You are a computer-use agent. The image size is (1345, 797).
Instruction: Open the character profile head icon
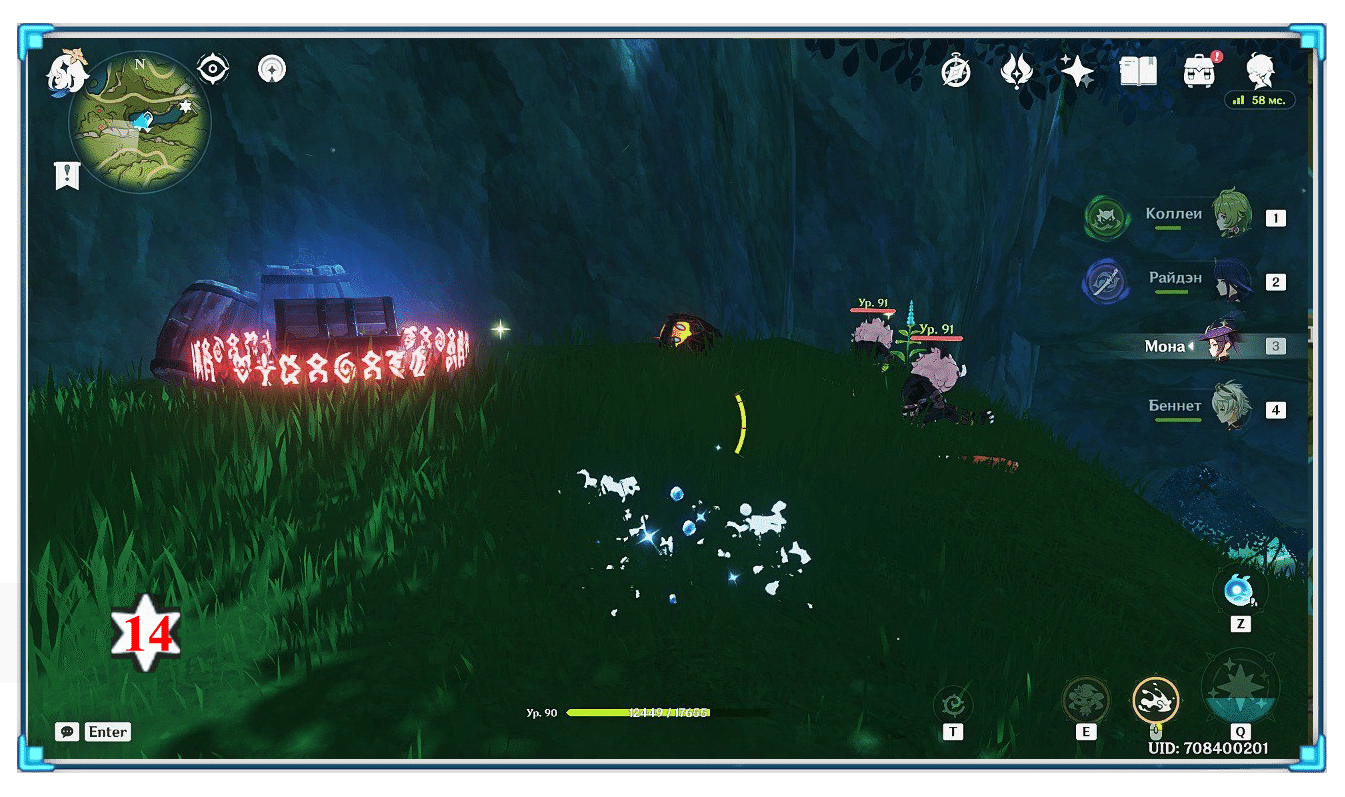coord(1259,71)
